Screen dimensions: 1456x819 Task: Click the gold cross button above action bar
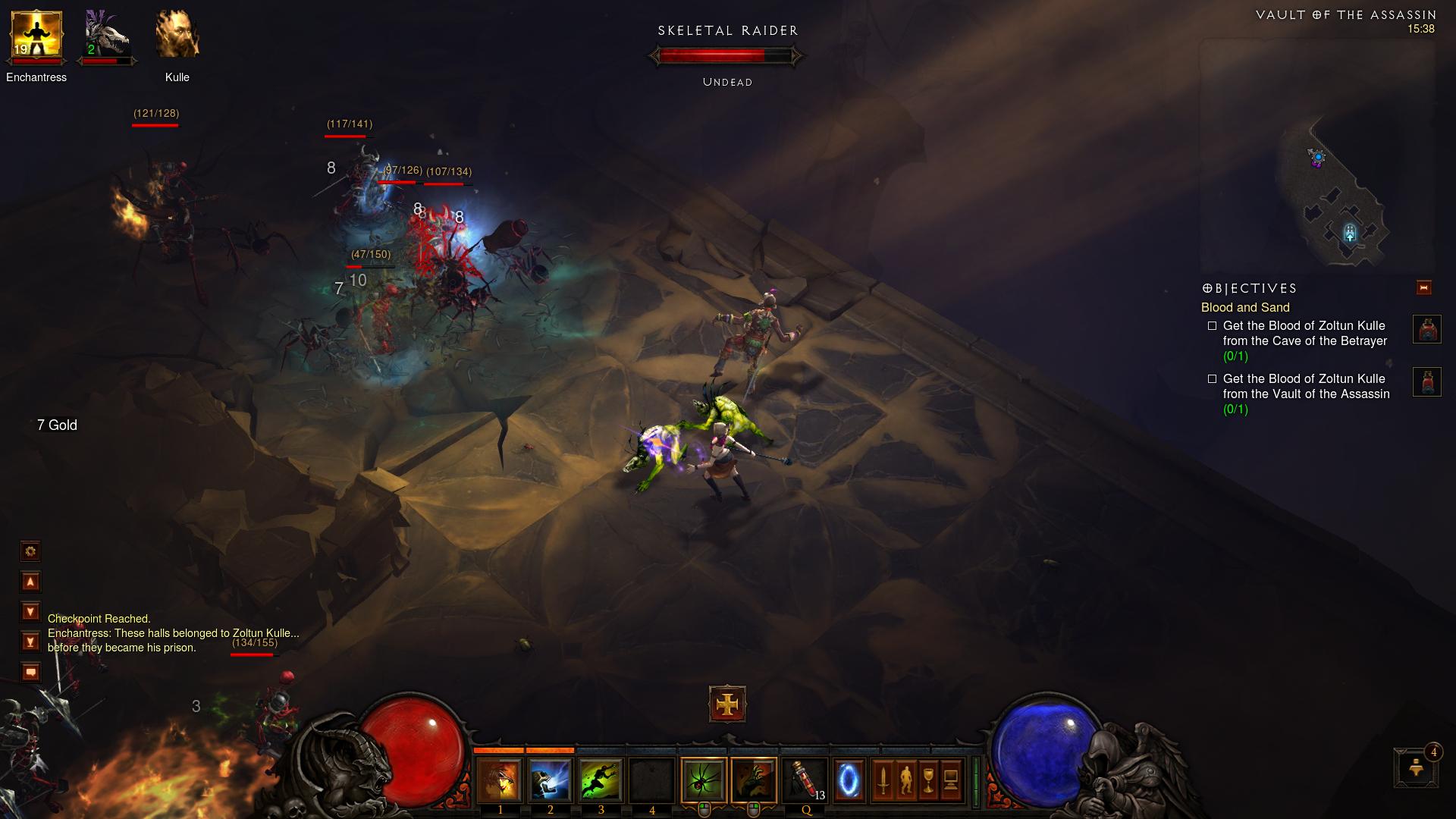727,704
